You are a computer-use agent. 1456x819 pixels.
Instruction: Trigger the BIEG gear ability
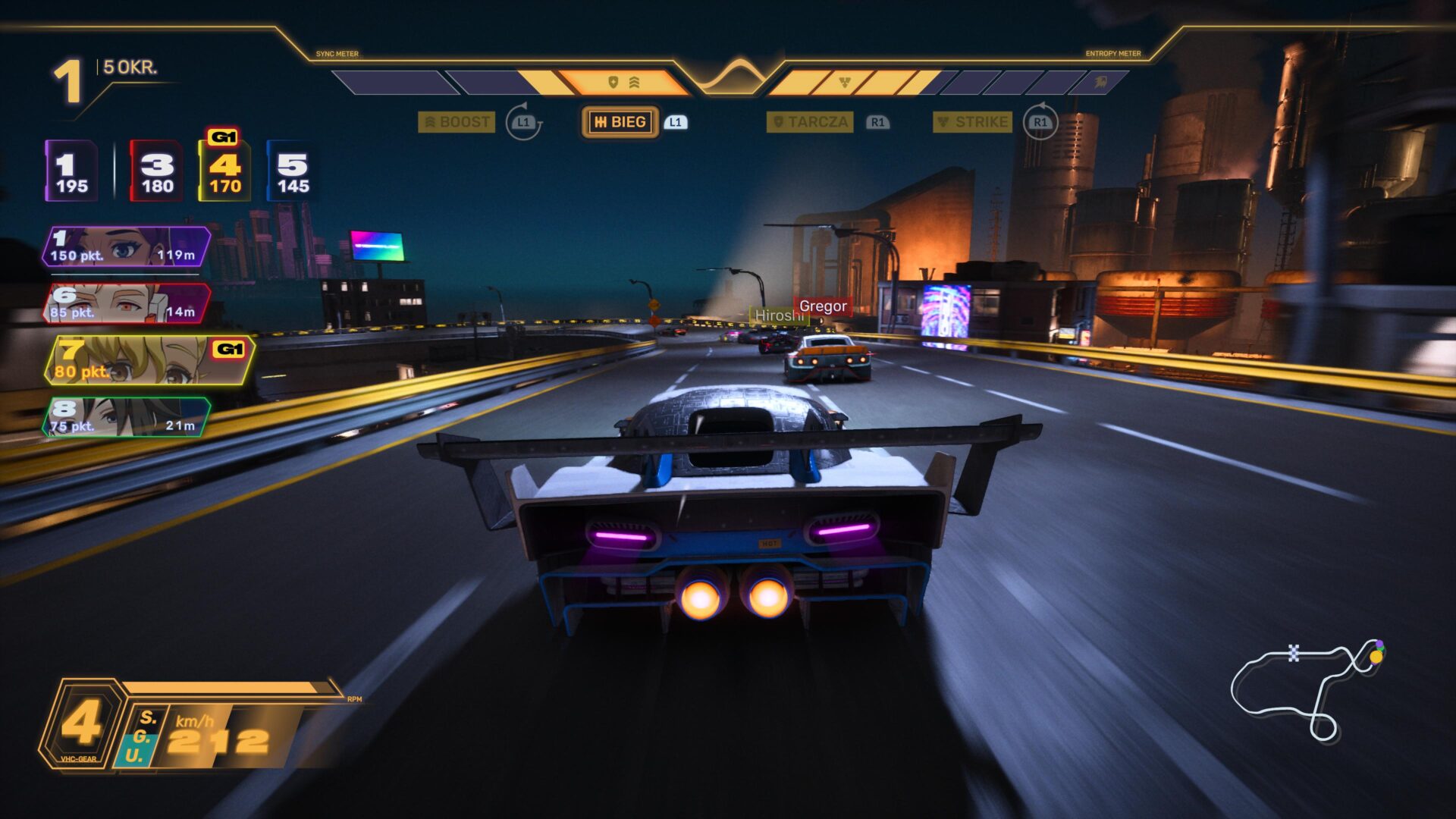pyautogui.click(x=620, y=122)
